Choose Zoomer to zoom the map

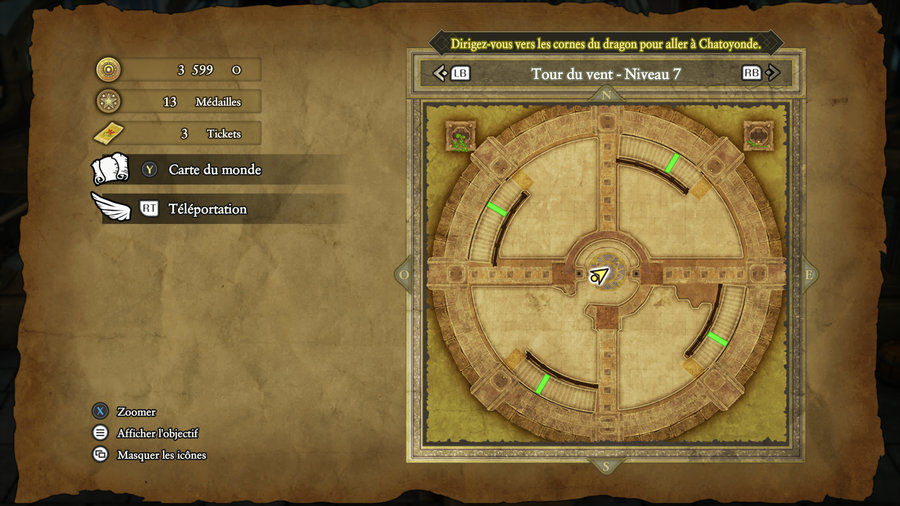[x=136, y=412]
